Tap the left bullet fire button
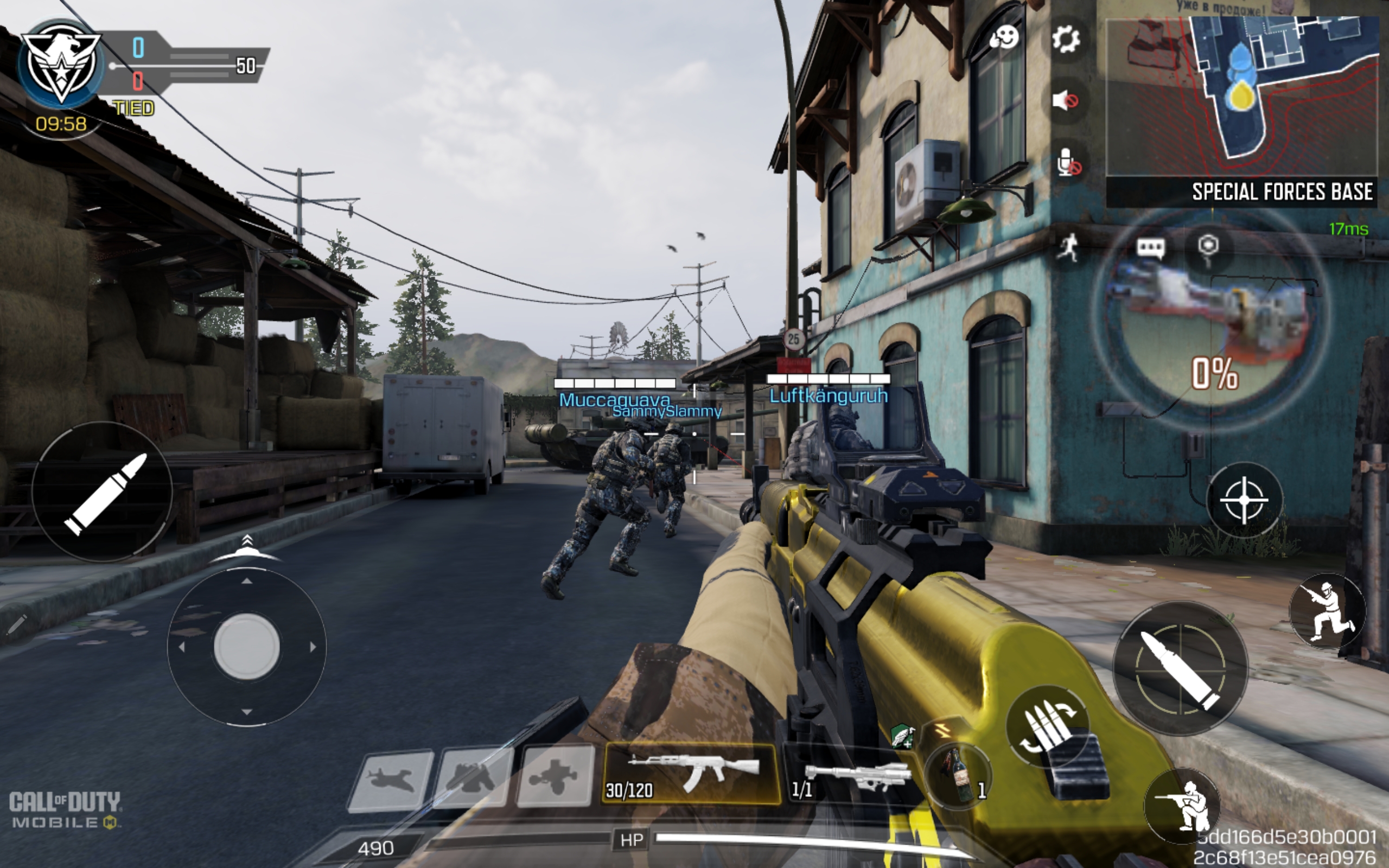 click(102, 492)
